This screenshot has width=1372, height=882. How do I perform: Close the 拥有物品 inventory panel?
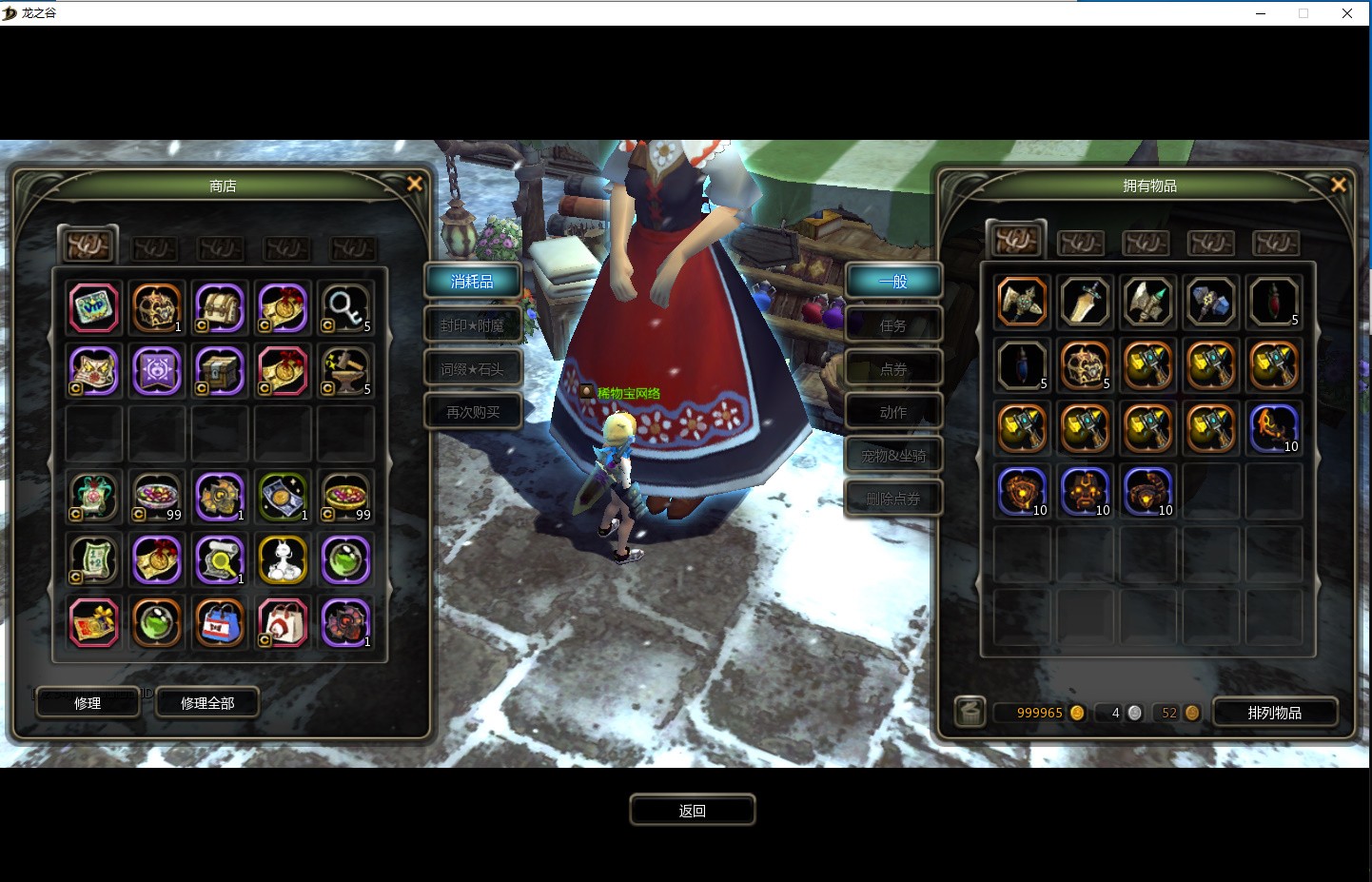pos(1339,185)
